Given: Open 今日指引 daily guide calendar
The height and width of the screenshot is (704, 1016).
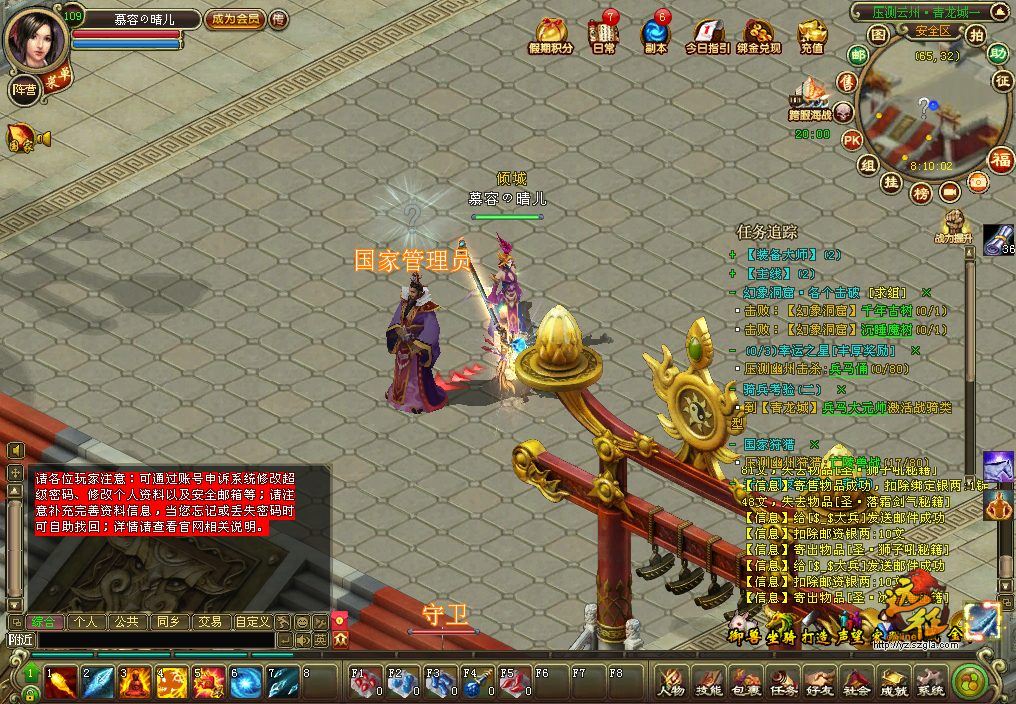Looking at the screenshot, I should point(707,36).
